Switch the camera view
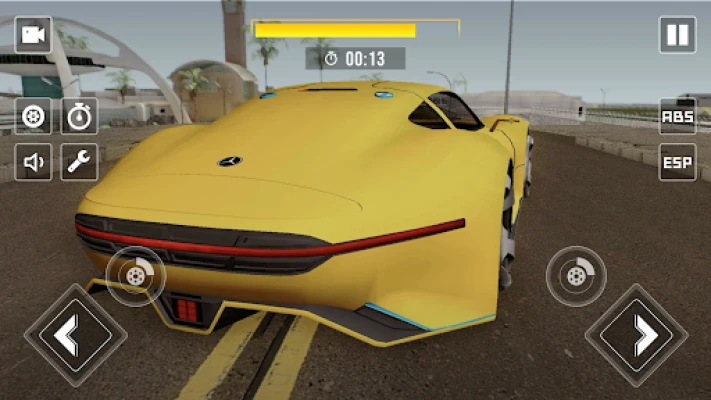This screenshot has height=400, width=711. click(x=33, y=35)
